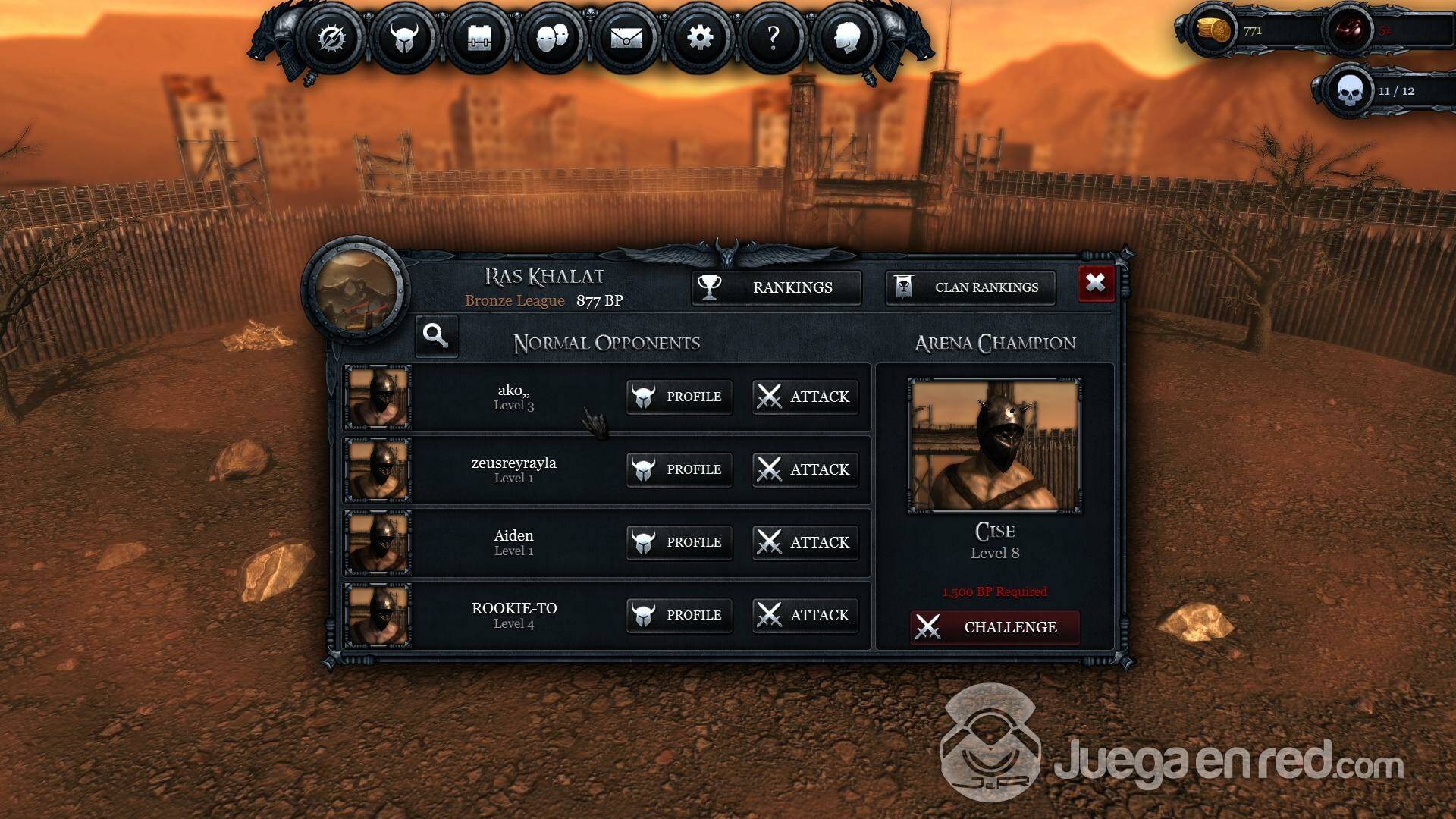Image resolution: width=1456 pixels, height=819 pixels.
Task: Attack the opponent ako,,
Action: [805, 397]
